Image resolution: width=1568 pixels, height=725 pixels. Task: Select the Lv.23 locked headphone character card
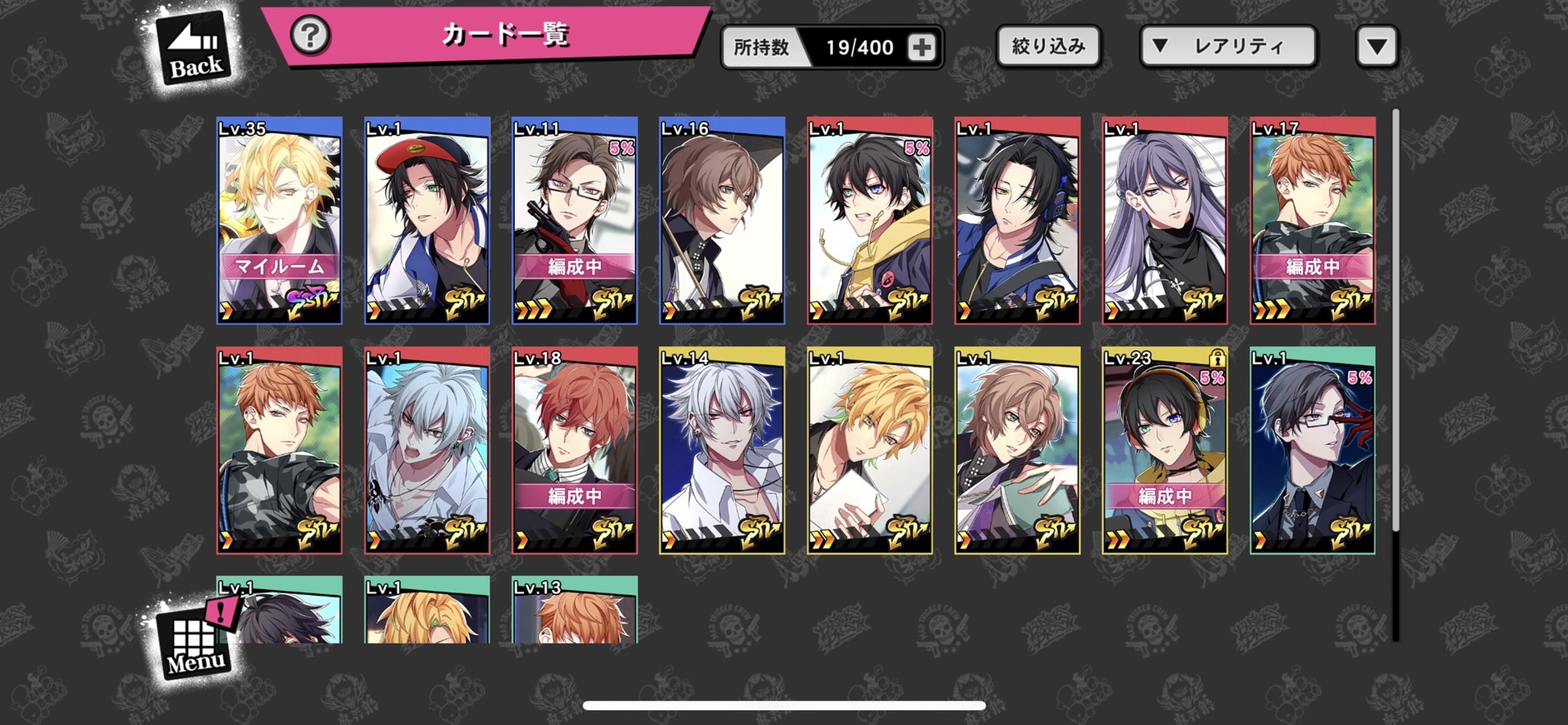[x=1165, y=451]
